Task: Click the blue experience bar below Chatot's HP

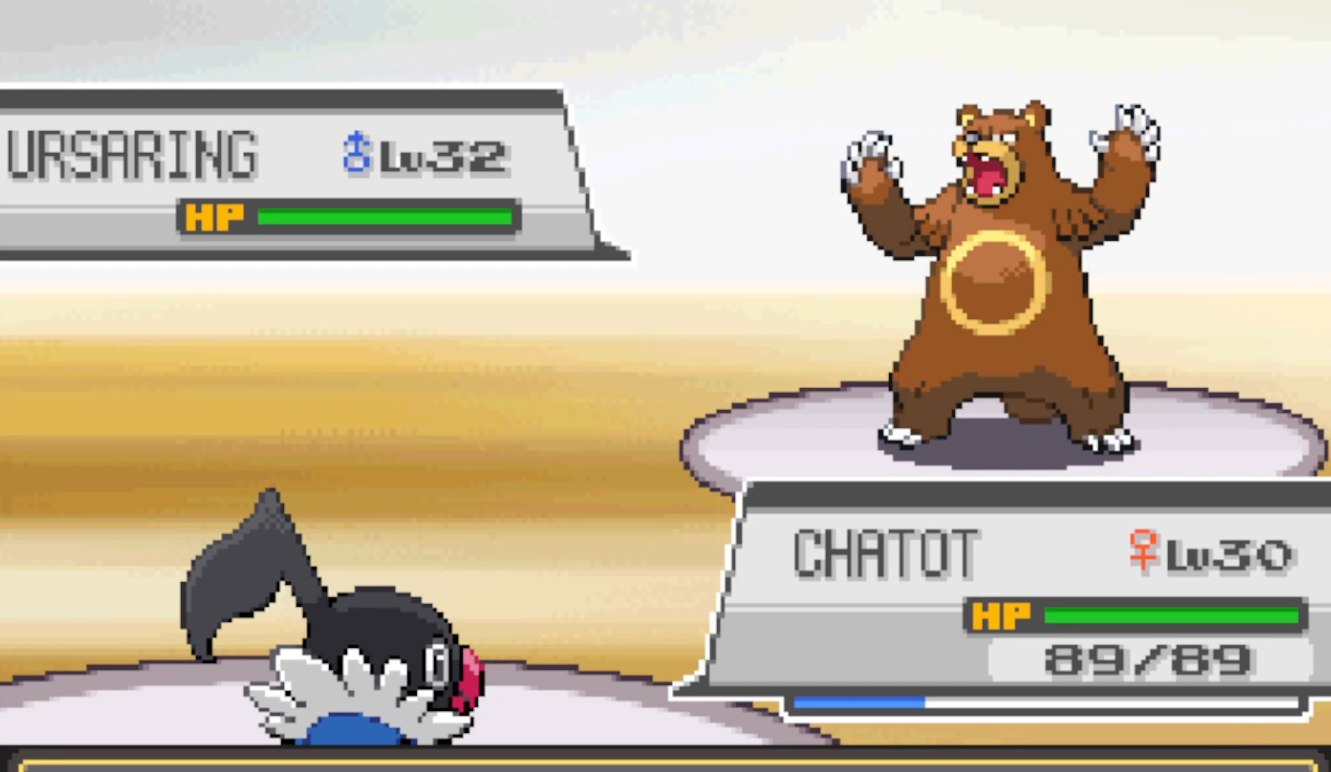Action: click(x=860, y=700)
